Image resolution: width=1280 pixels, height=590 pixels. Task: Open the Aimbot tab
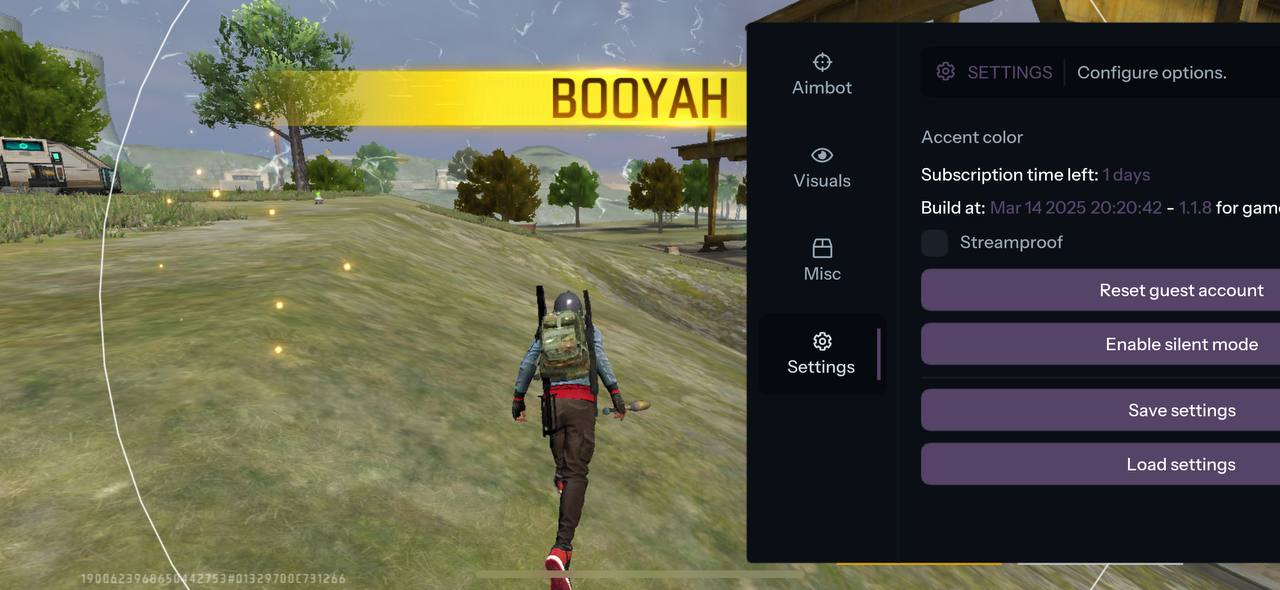(x=822, y=75)
